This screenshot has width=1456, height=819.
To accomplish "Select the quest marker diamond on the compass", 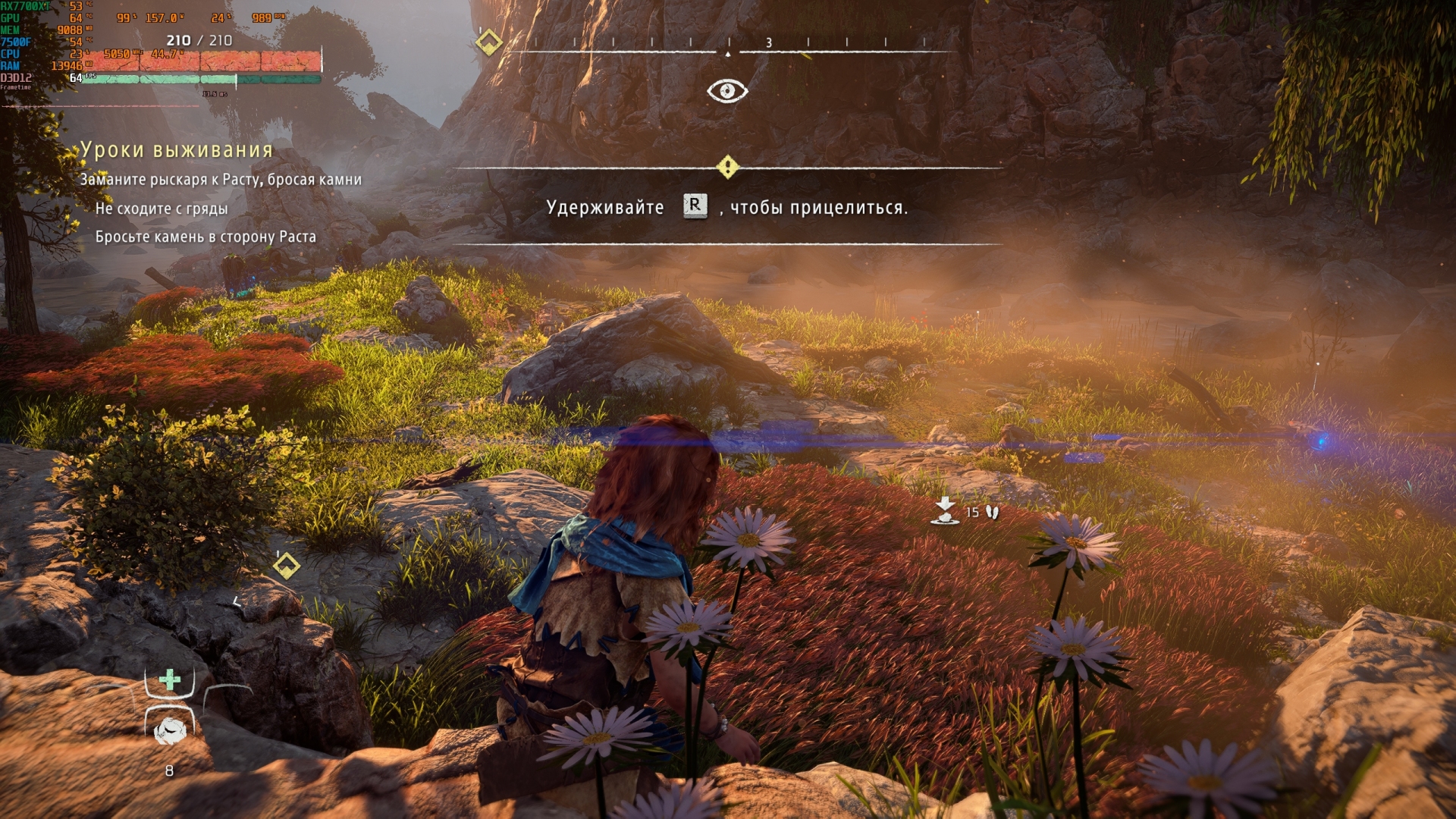I will pos(489,42).
